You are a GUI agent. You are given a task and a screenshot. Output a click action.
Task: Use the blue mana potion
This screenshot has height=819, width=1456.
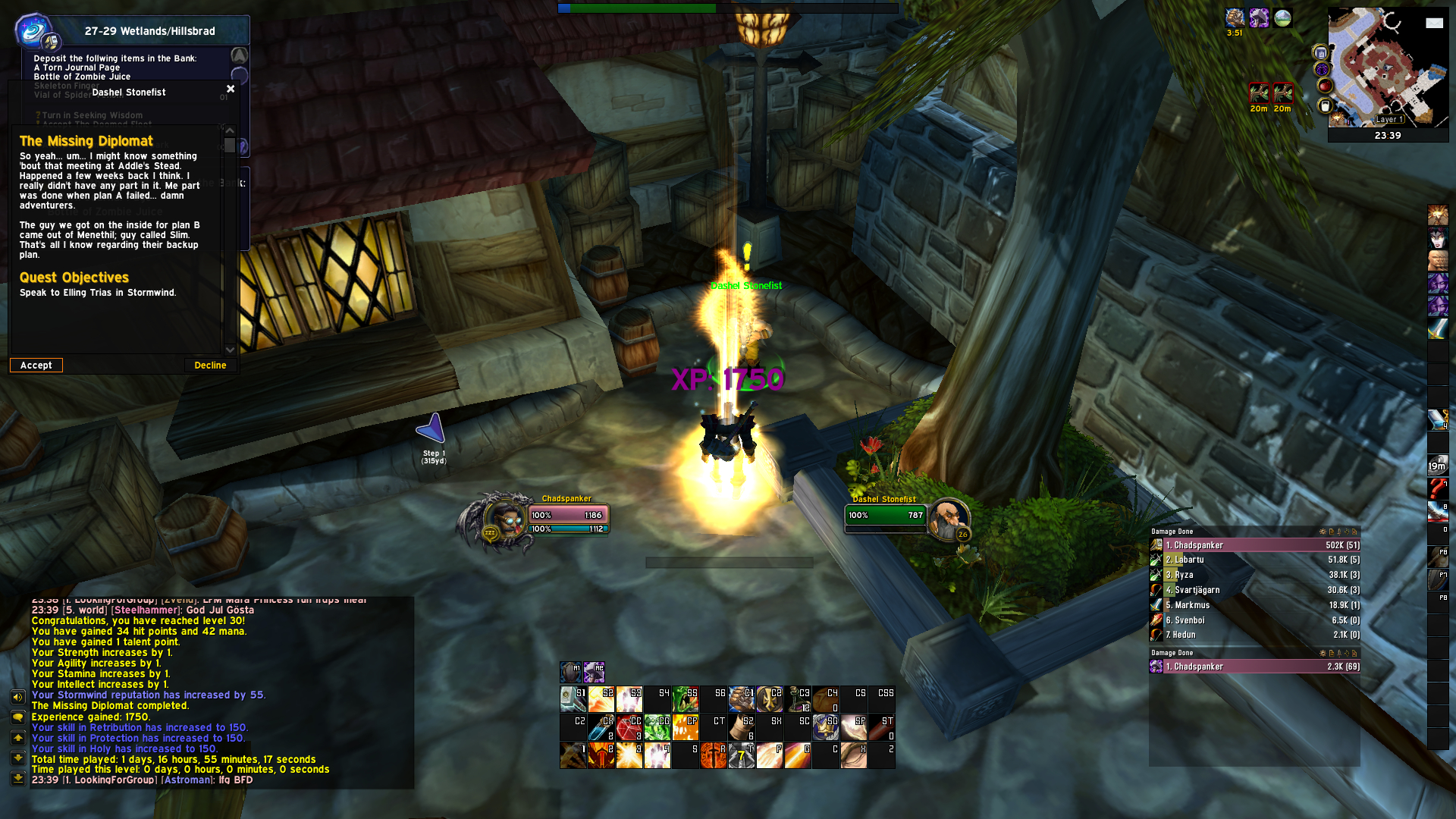pyautogui.click(x=601, y=727)
